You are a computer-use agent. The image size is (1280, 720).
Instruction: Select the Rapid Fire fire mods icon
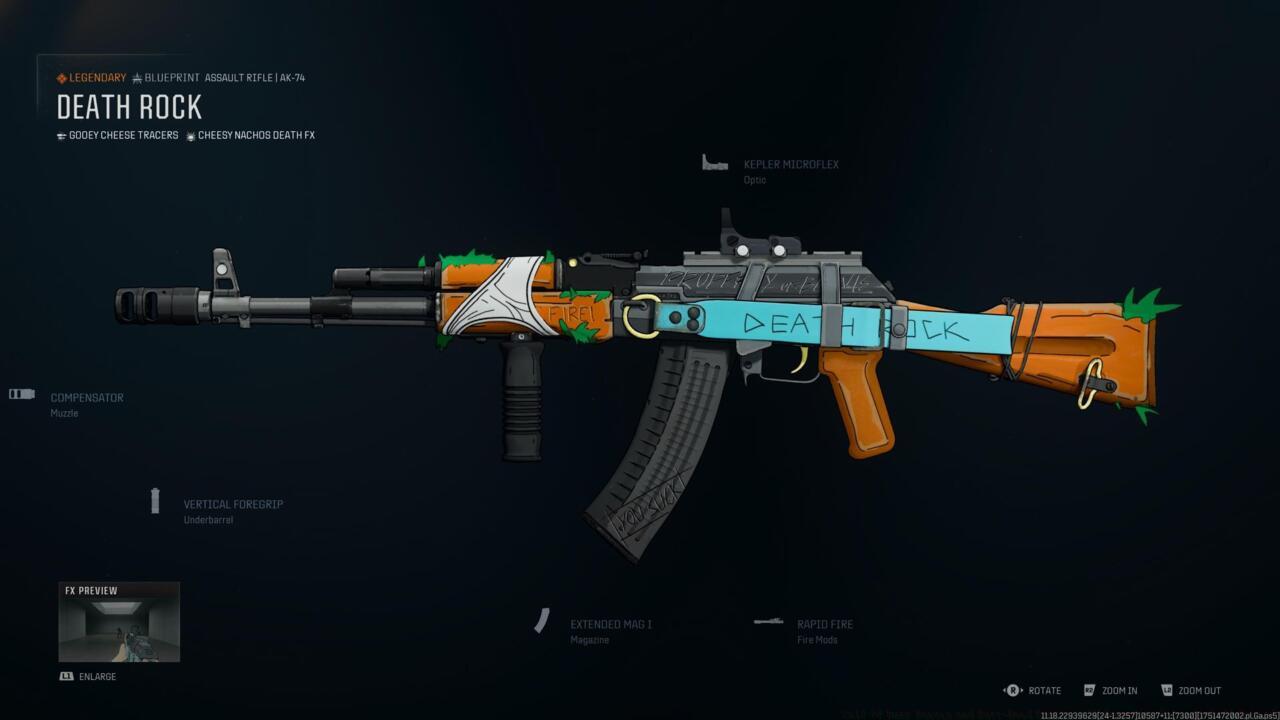tap(768, 620)
